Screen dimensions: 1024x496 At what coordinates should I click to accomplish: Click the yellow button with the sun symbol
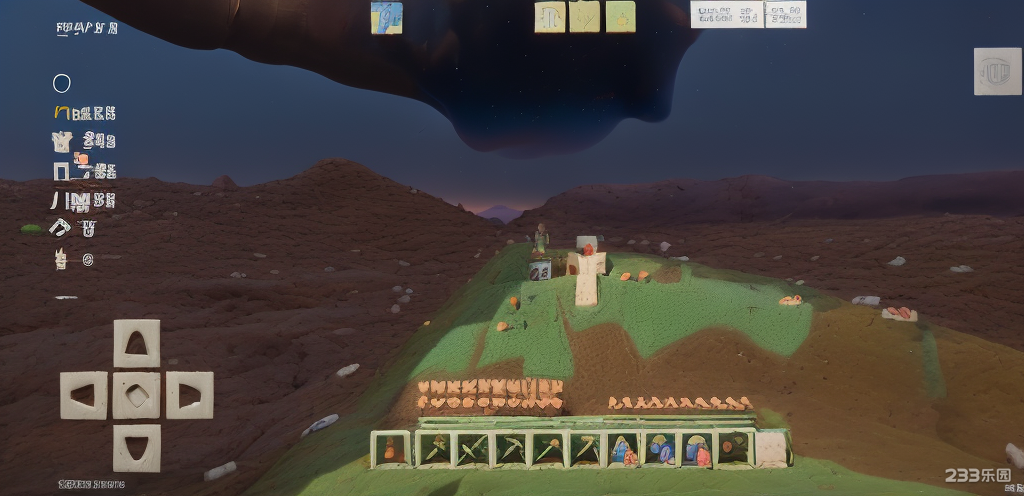[620, 16]
